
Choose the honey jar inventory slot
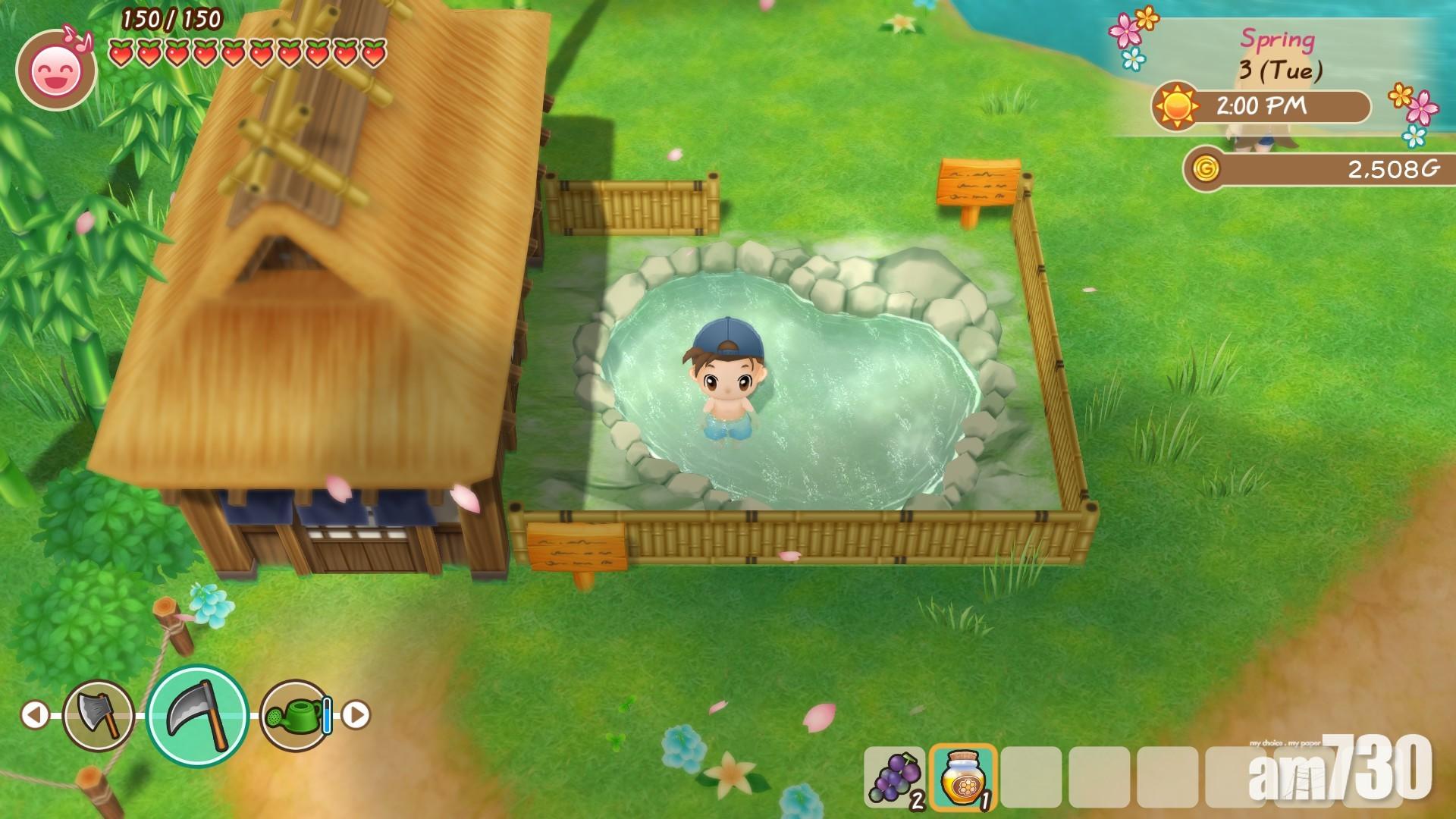point(962,777)
